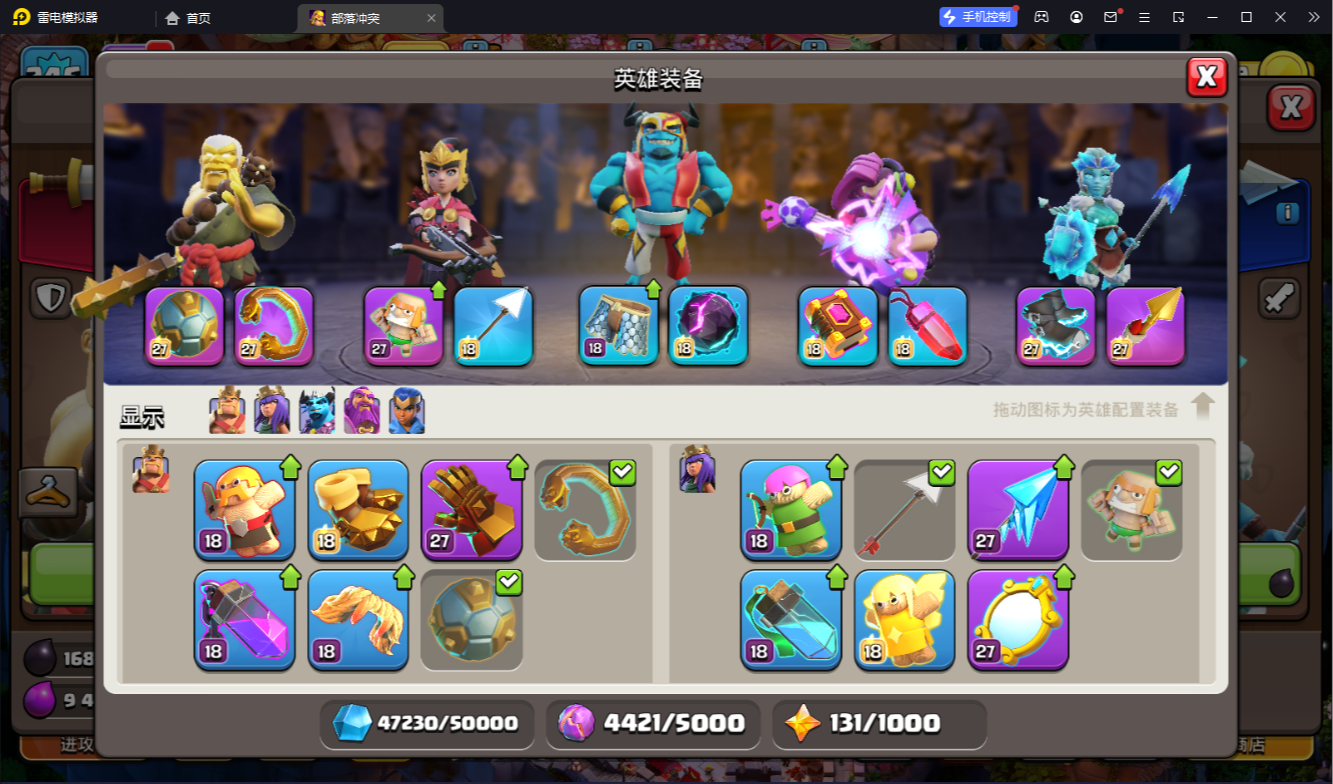Select the Frozen Arrow equipment
The height and width of the screenshot is (784, 1333).
[1018, 510]
